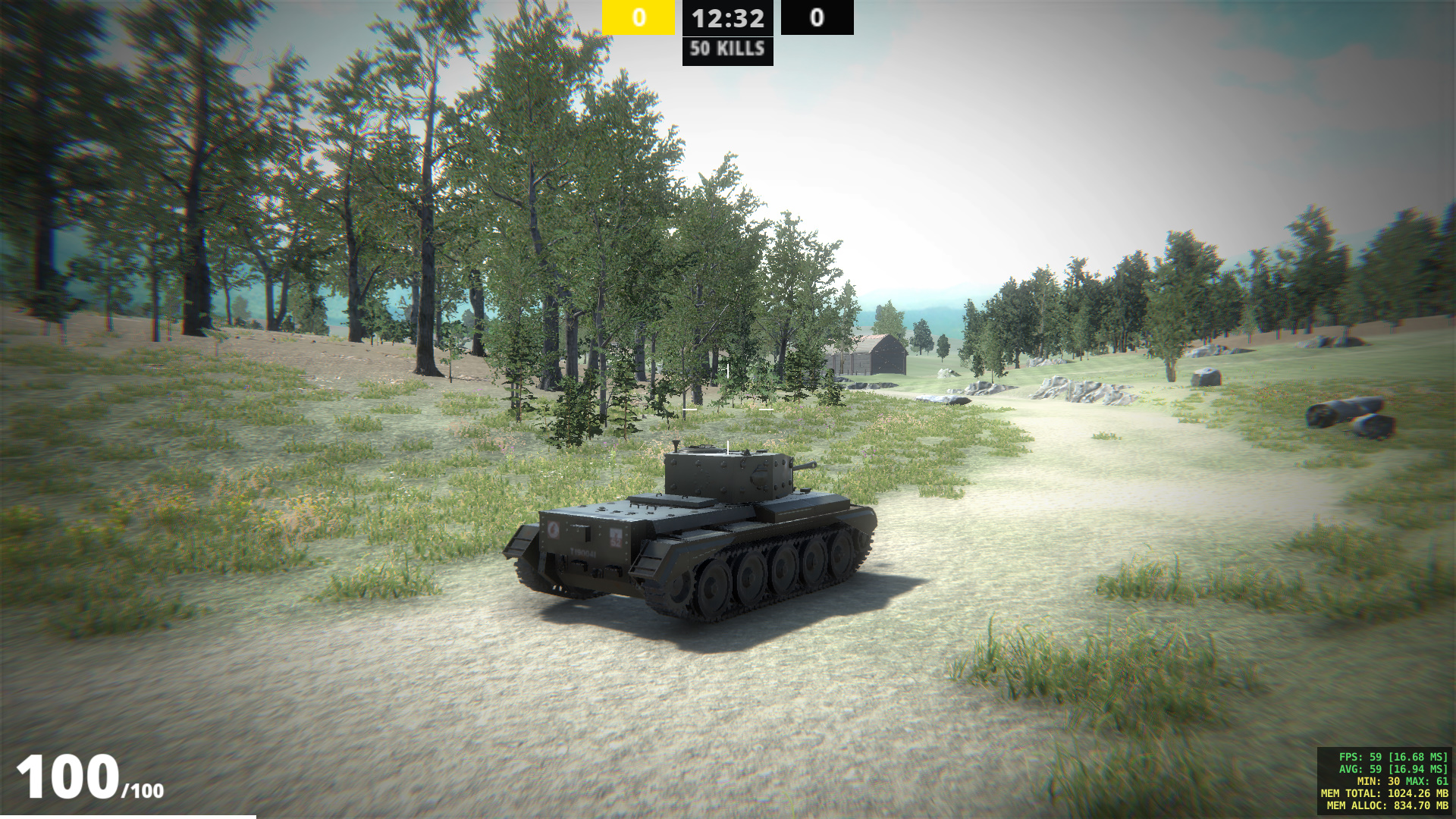Click the white circular insignia on the tank hull
The height and width of the screenshot is (819, 1456).
tap(554, 531)
